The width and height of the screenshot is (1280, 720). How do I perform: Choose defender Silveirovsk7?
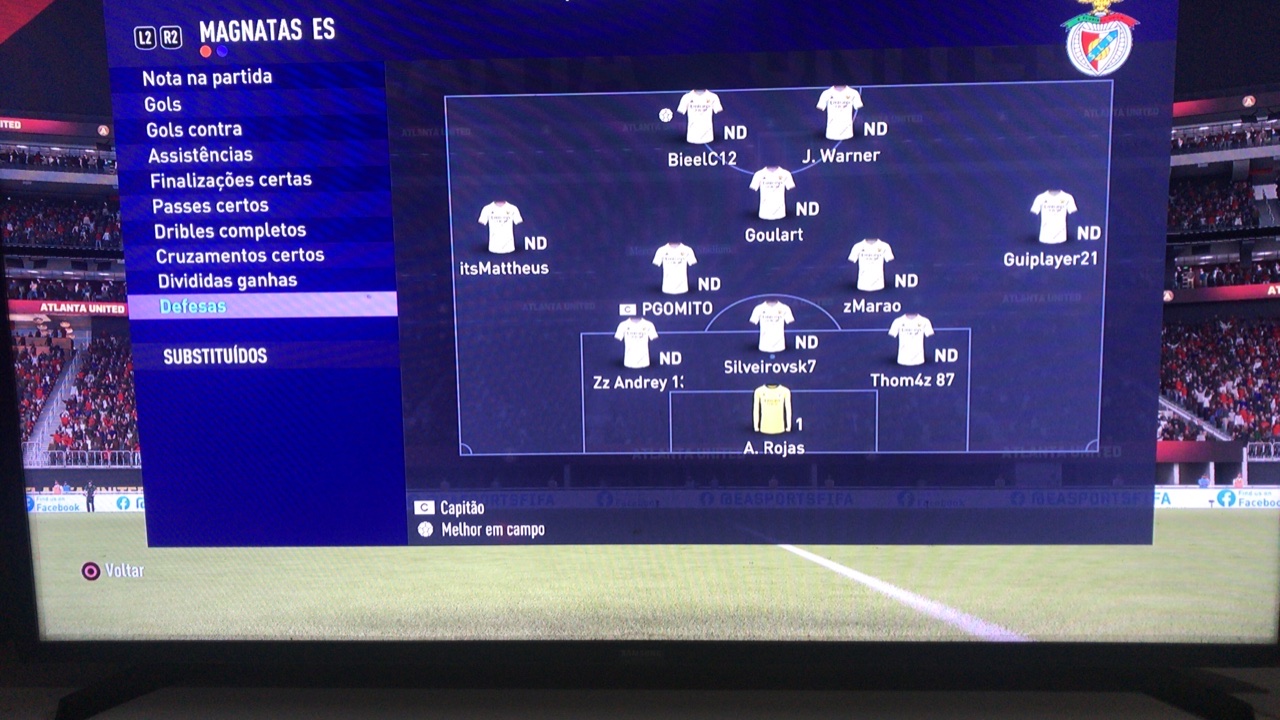click(x=771, y=327)
